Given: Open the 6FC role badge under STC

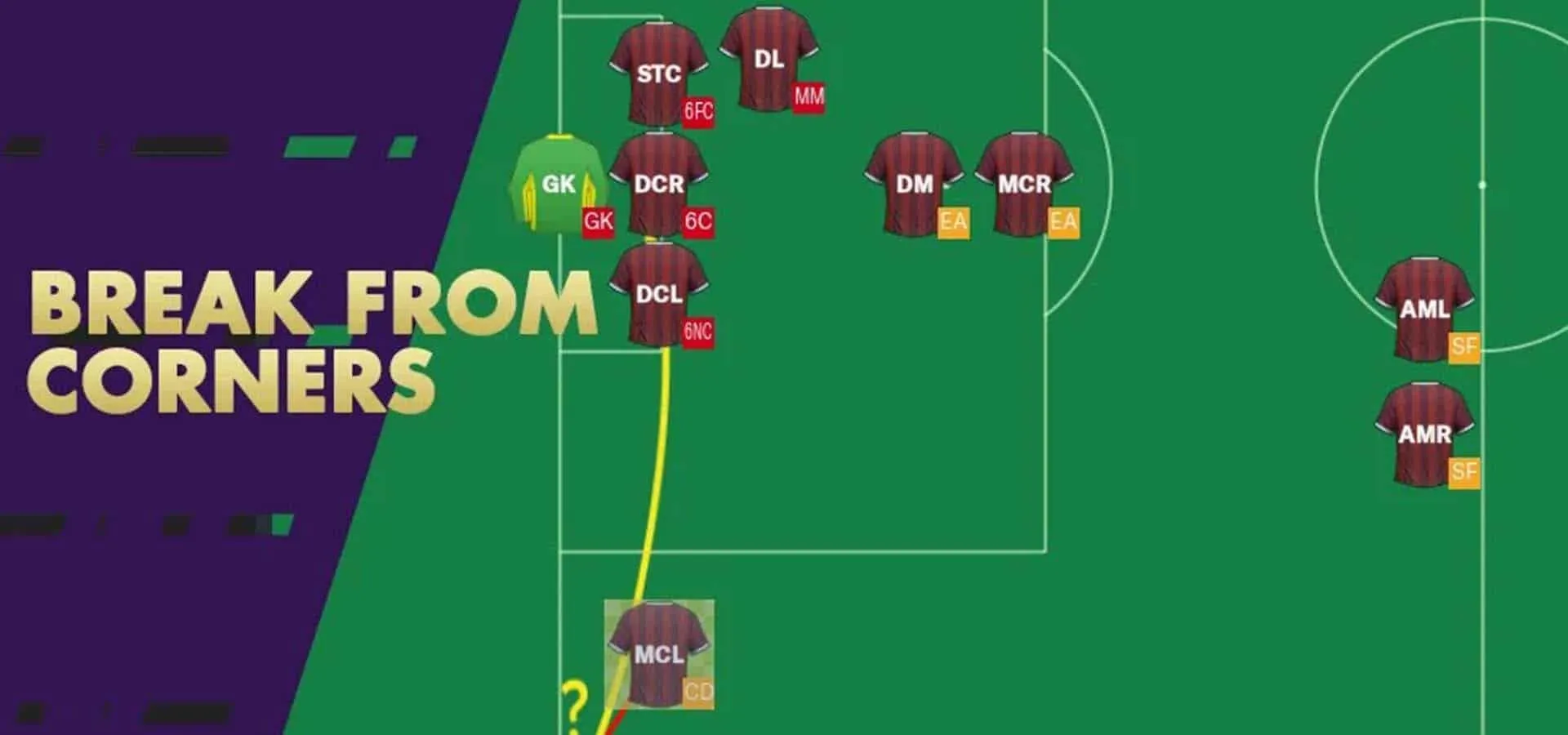Looking at the screenshot, I should click(x=700, y=107).
